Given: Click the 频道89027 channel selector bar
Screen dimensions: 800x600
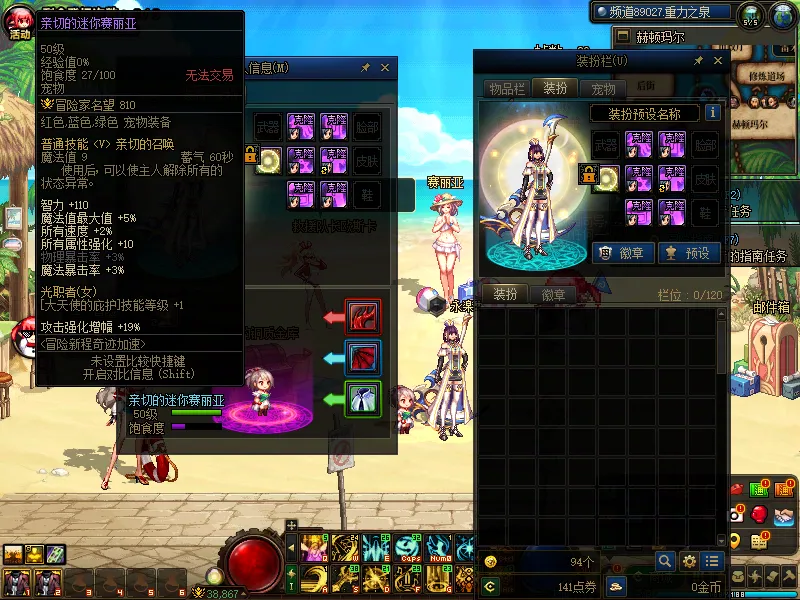Looking at the screenshot, I should click(x=662, y=12).
